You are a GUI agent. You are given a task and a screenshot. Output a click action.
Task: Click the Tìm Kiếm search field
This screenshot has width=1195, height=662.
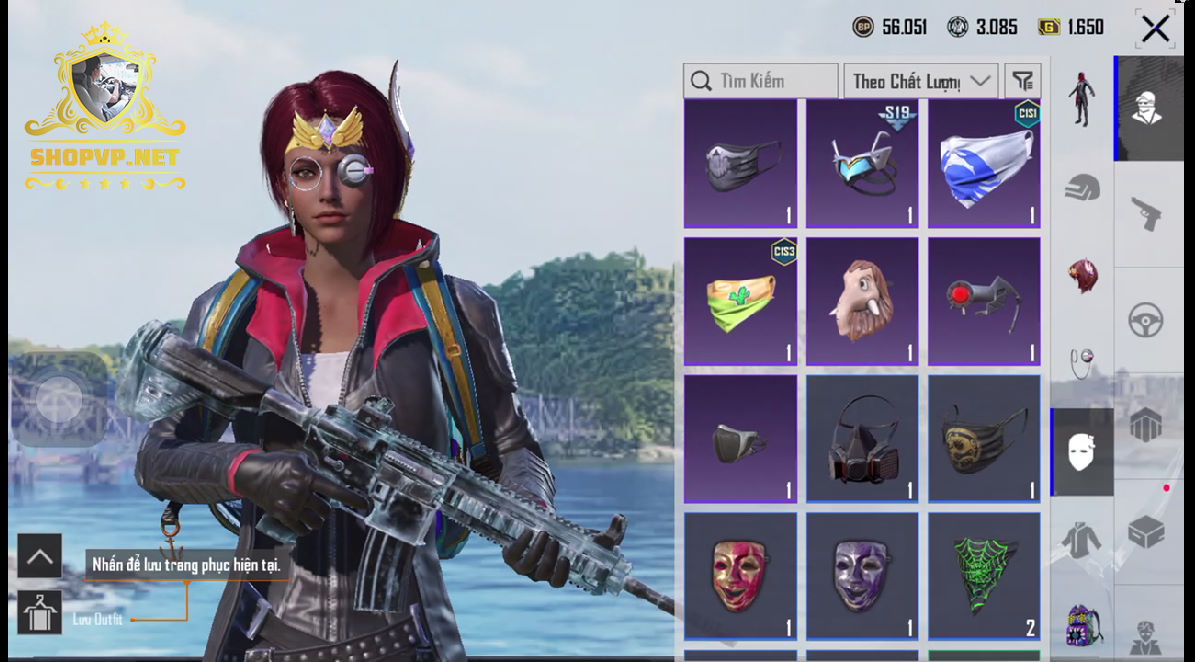click(761, 81)
